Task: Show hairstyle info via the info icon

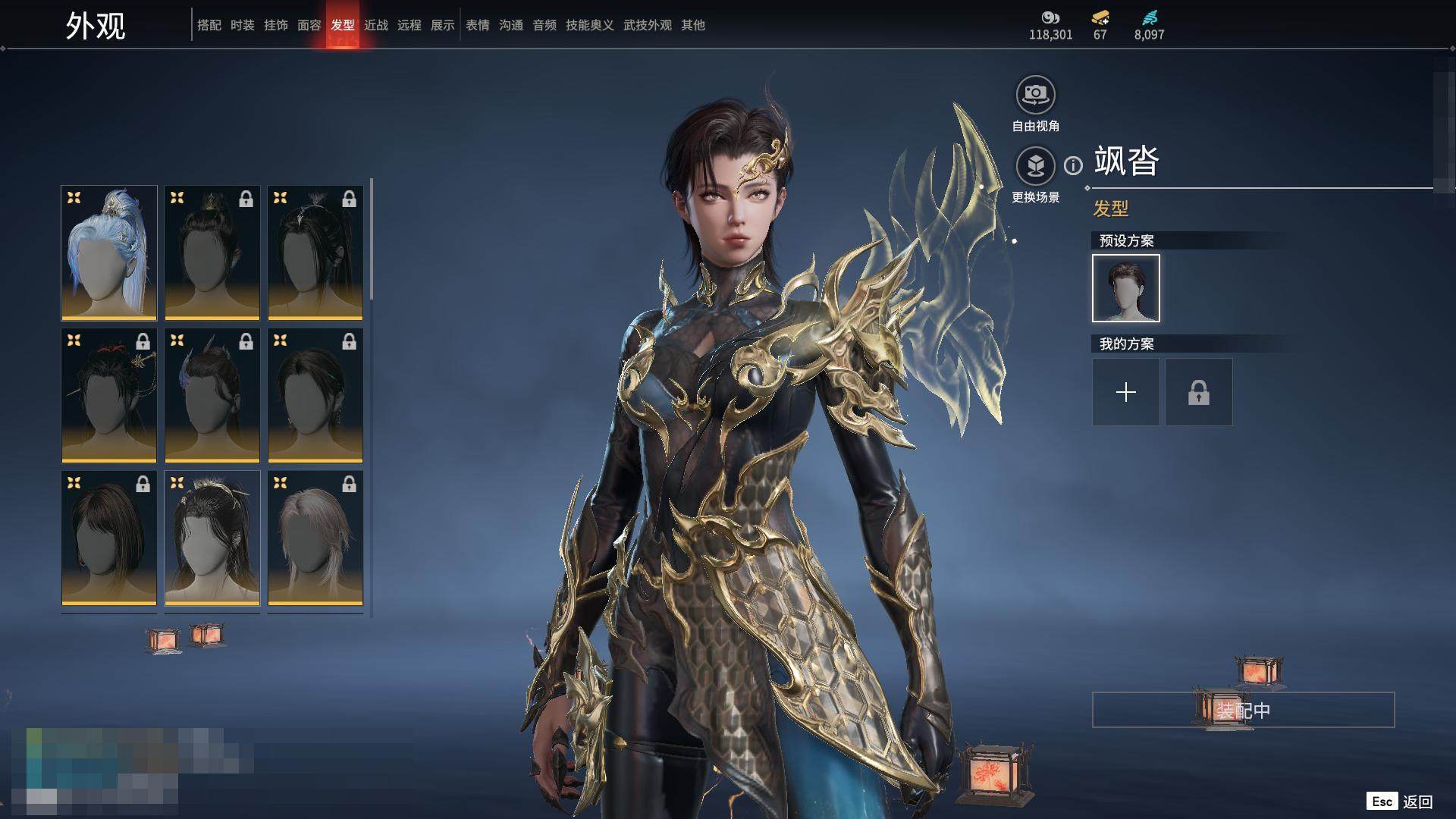Action: point(1073,165)
